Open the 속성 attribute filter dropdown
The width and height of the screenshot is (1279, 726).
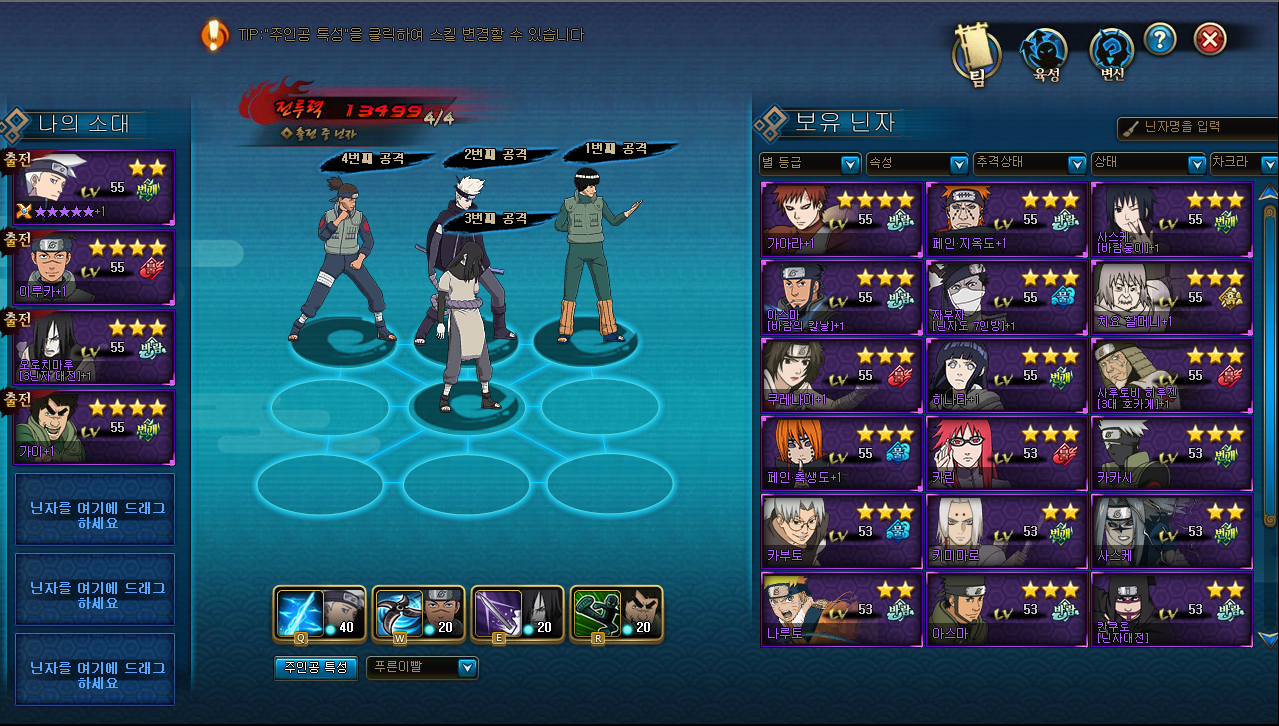(916, 163)
